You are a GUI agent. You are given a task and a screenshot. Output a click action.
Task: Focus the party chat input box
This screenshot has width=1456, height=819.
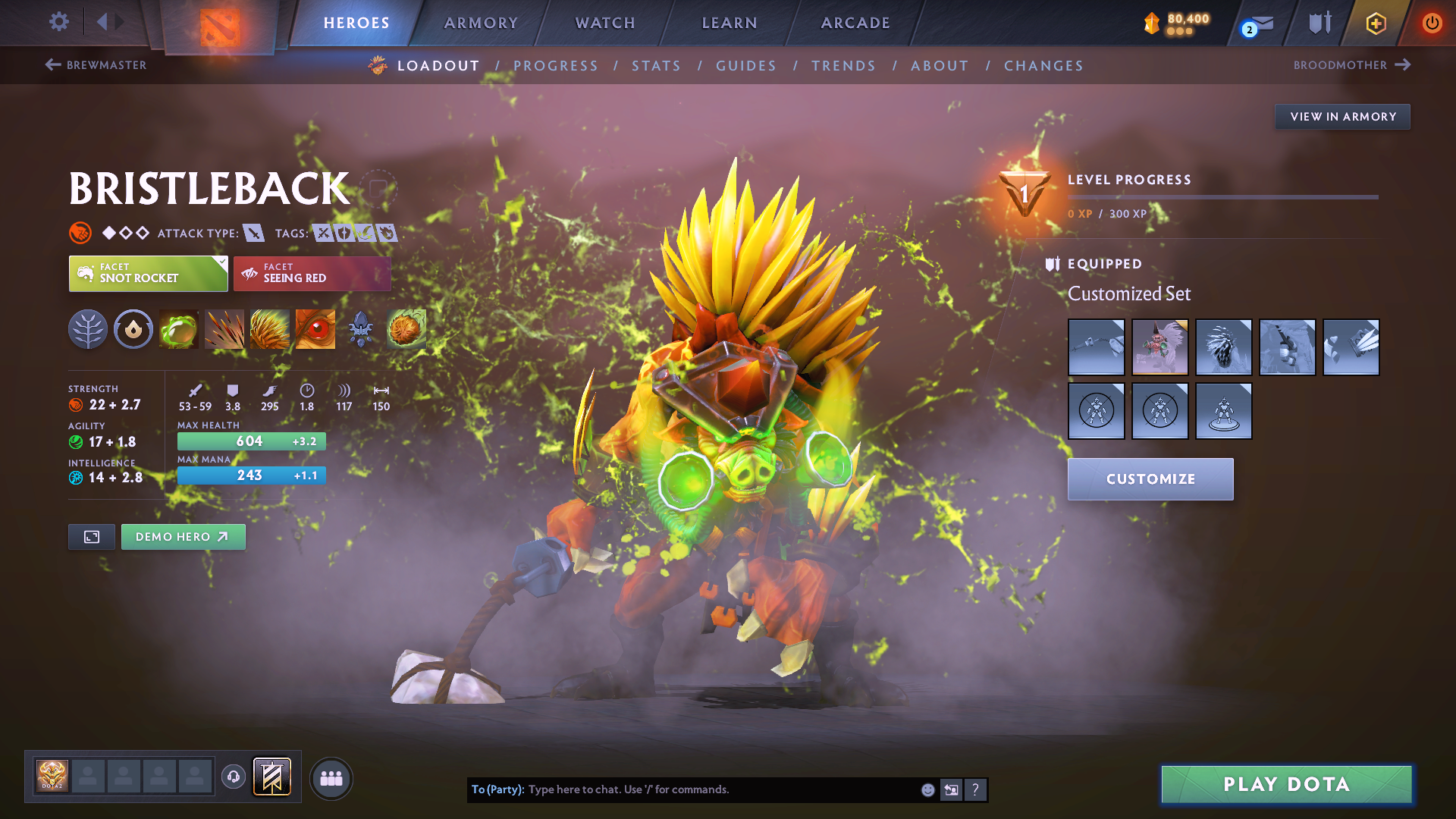tap(720, 789)
